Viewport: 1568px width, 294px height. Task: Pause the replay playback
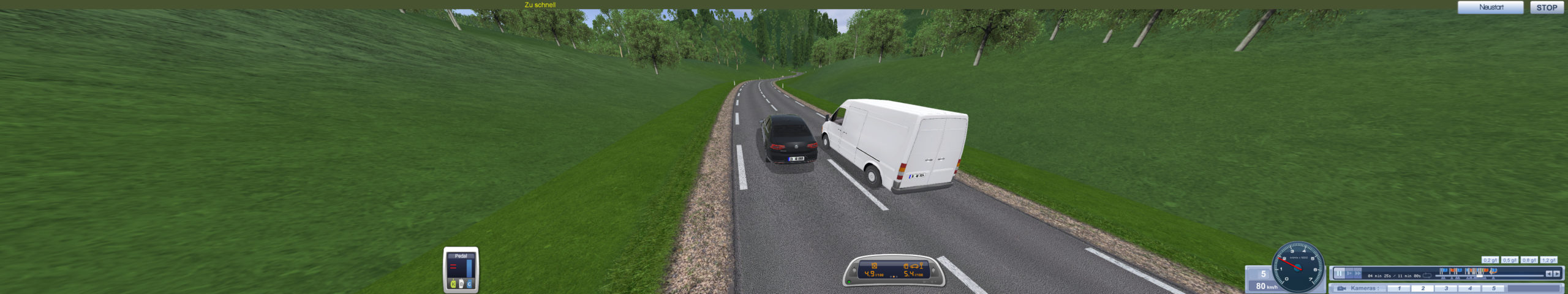point(1340,274)
